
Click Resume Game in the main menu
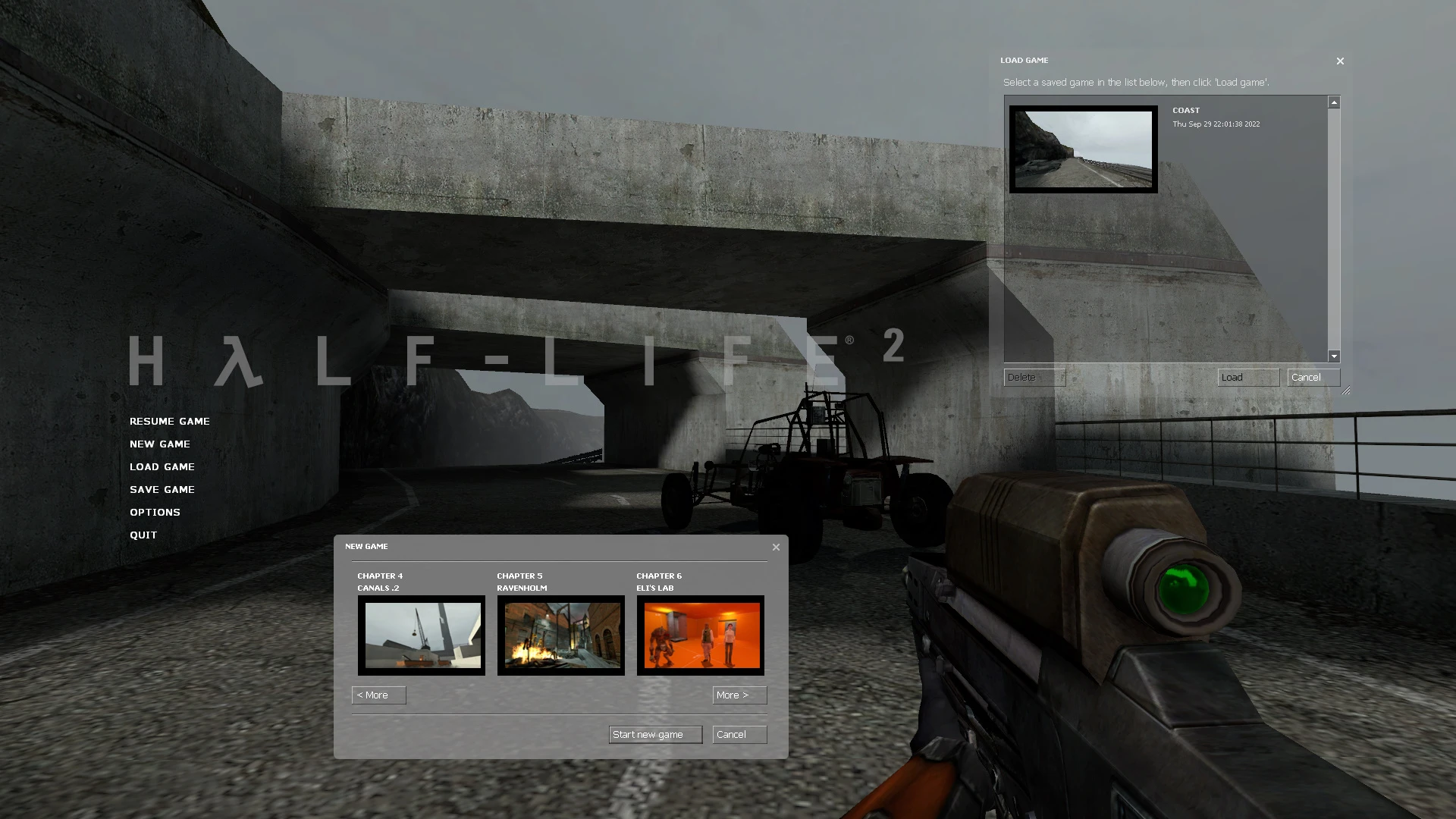[169, 421]
